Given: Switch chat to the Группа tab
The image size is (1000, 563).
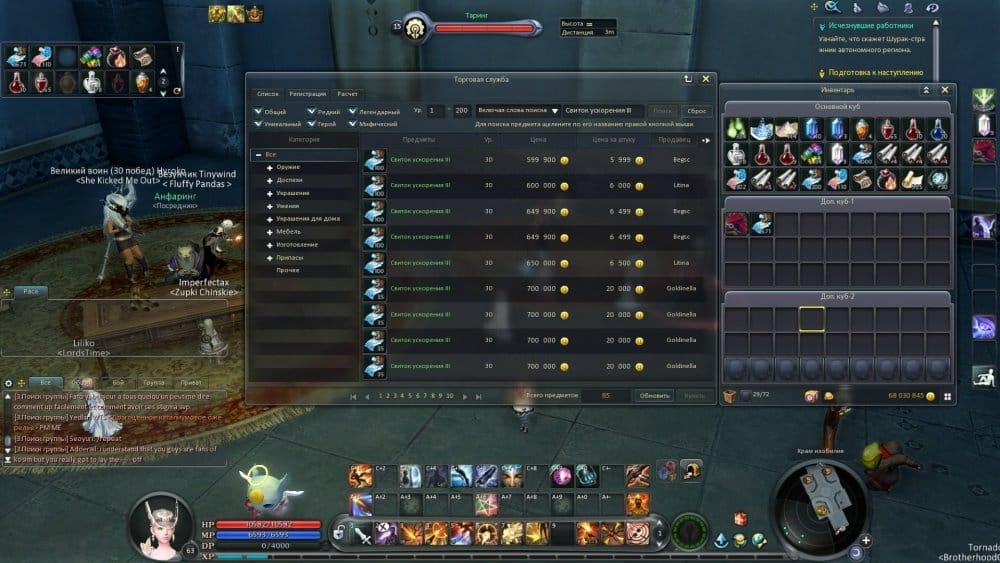Looking at the screenshot, I should click(x=153, y=382).
